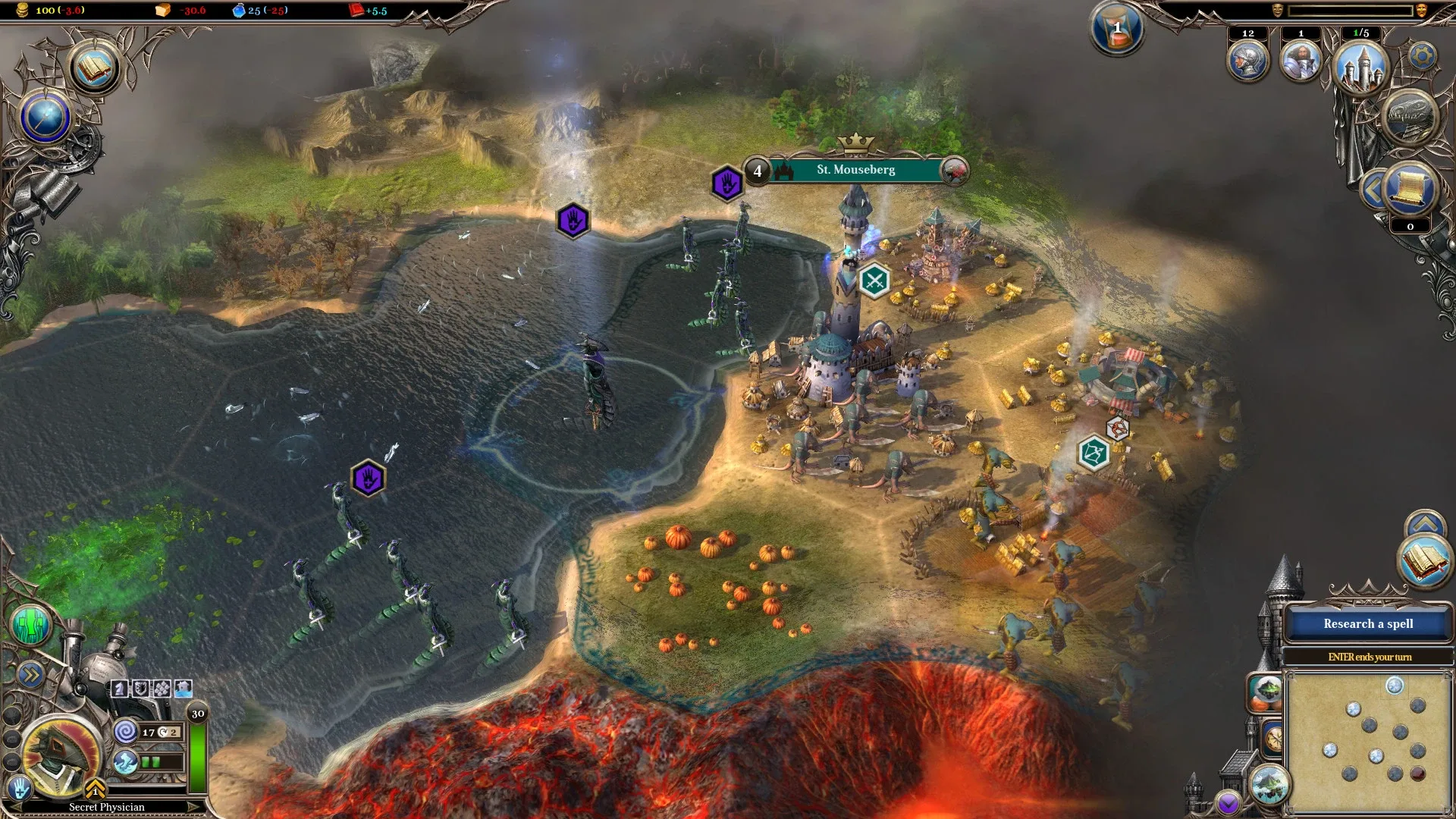Open the stone dragon head button

pyautogui.click(x=1410, y=119)
